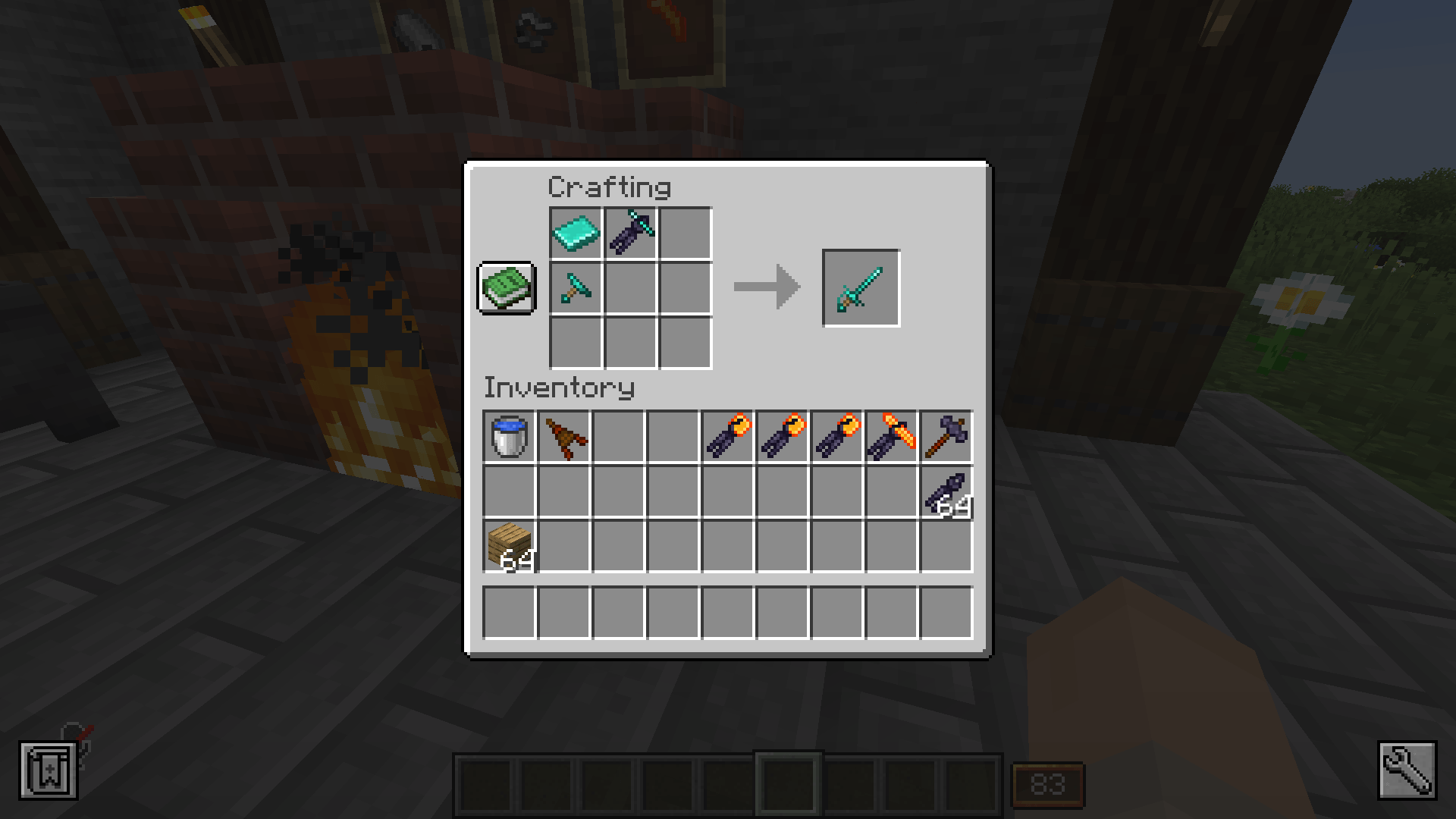
Task: Toggle the recipe book open
Action: coord(506,290)
